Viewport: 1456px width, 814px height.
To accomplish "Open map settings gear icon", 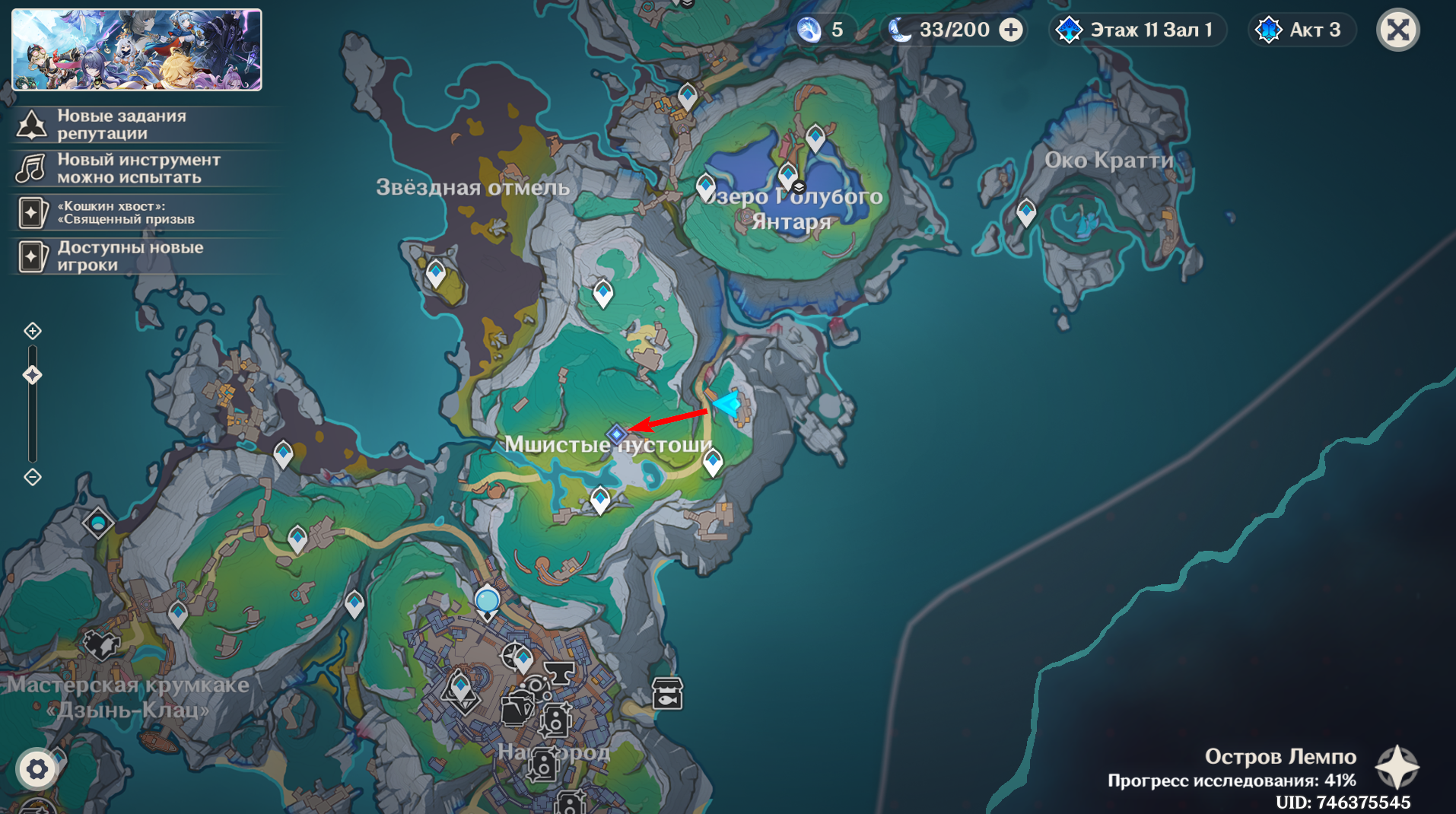I will click(37, 769).
